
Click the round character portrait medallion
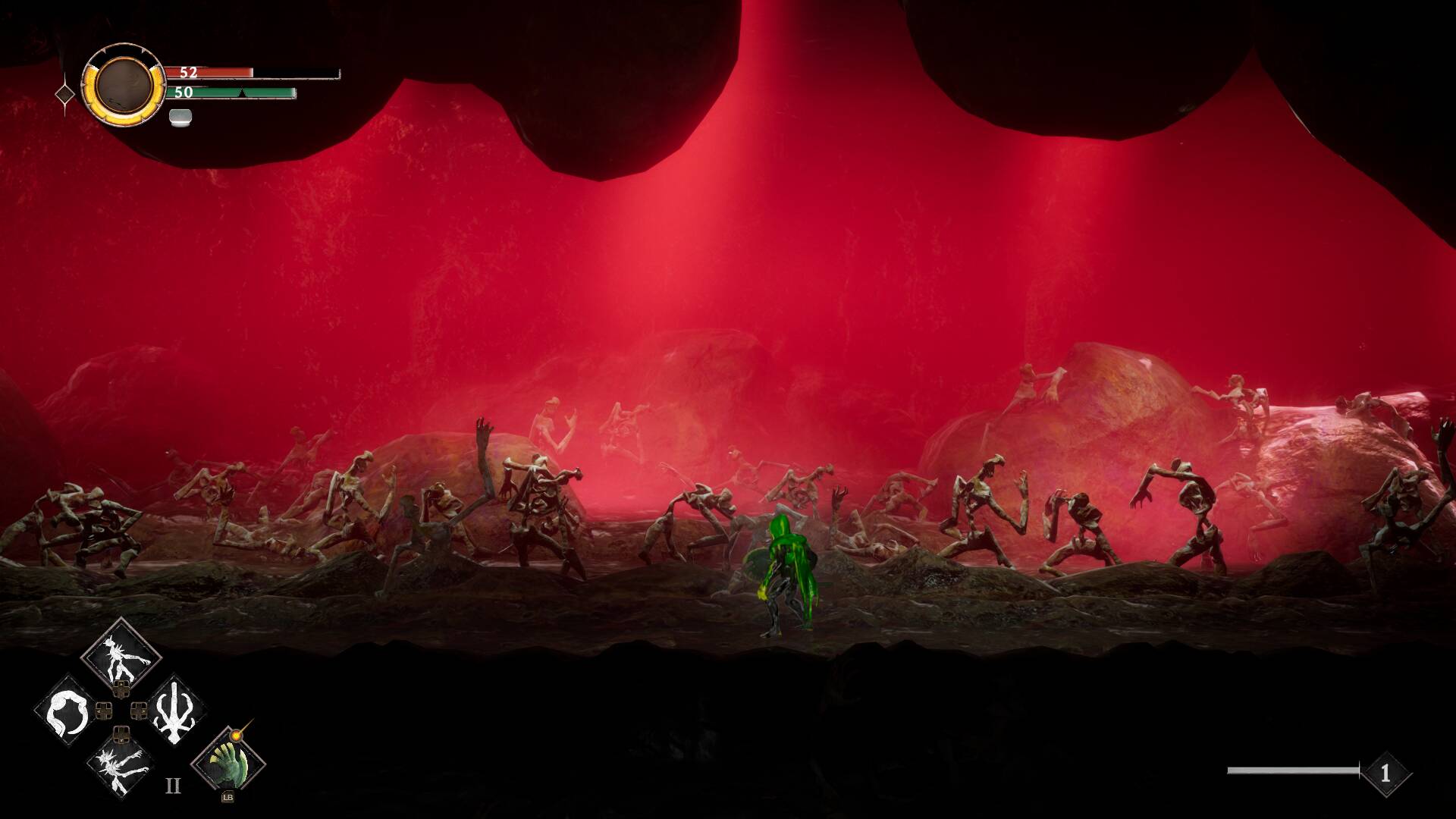click(124, 84)
